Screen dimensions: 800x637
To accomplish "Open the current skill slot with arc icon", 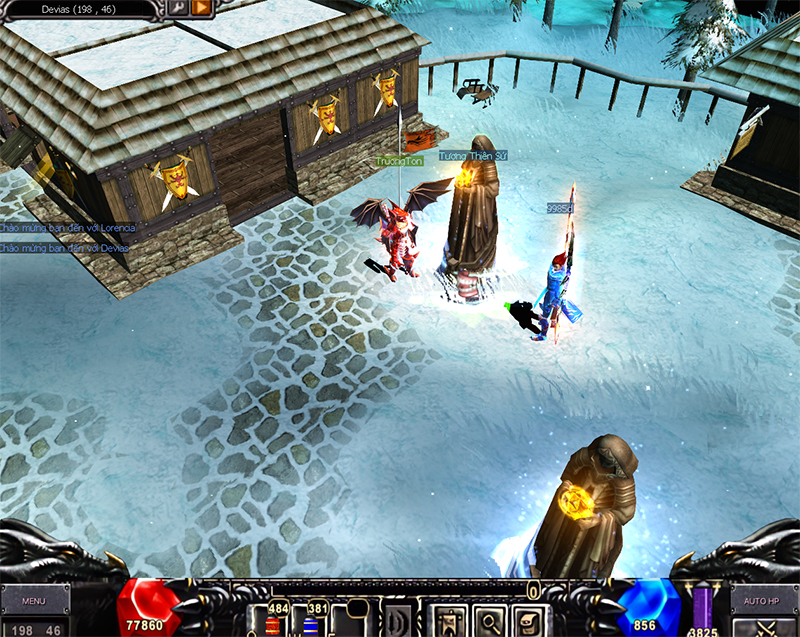I will (398, 621).
